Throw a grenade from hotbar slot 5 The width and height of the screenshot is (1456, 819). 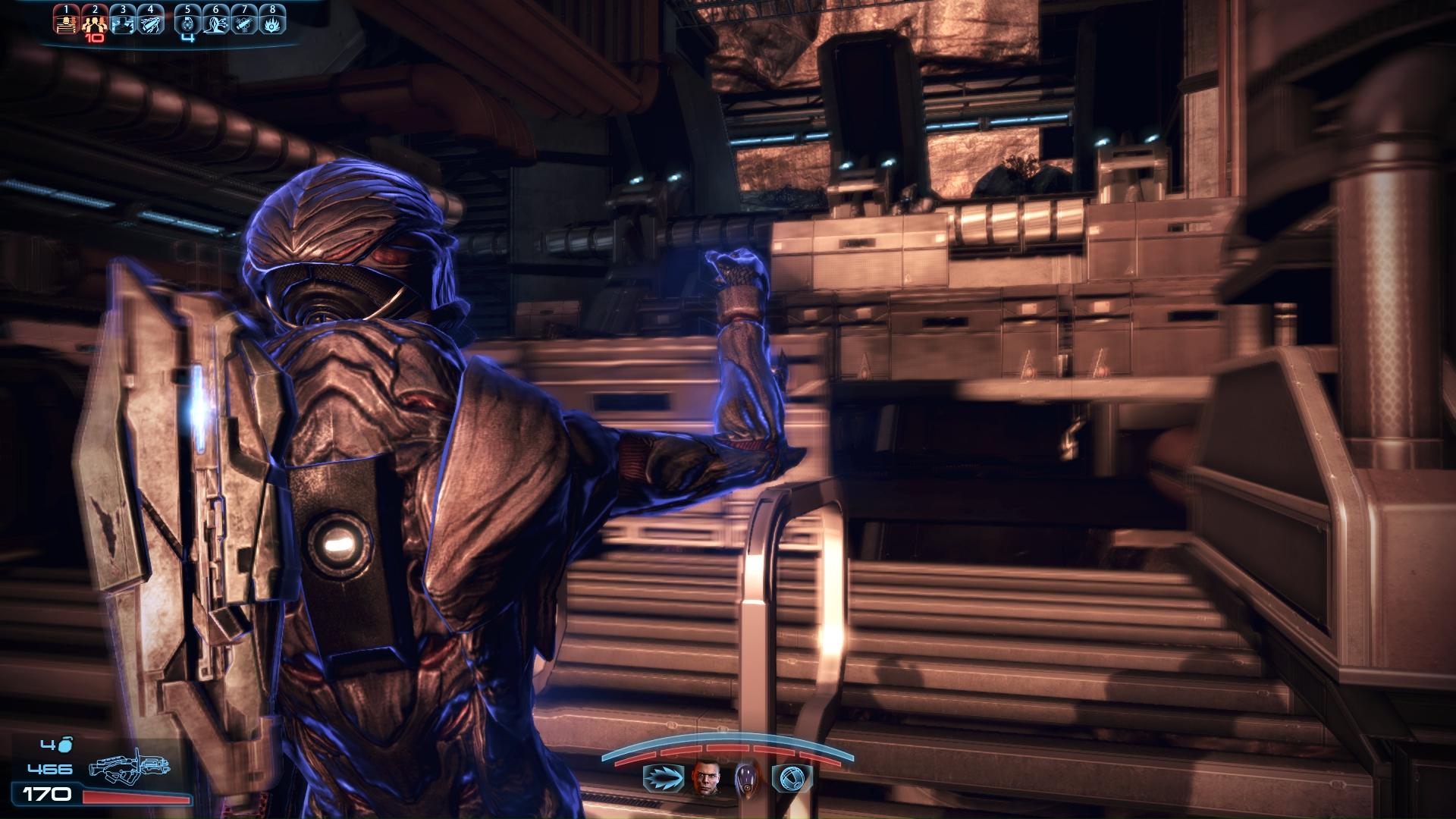click(188, 24)
